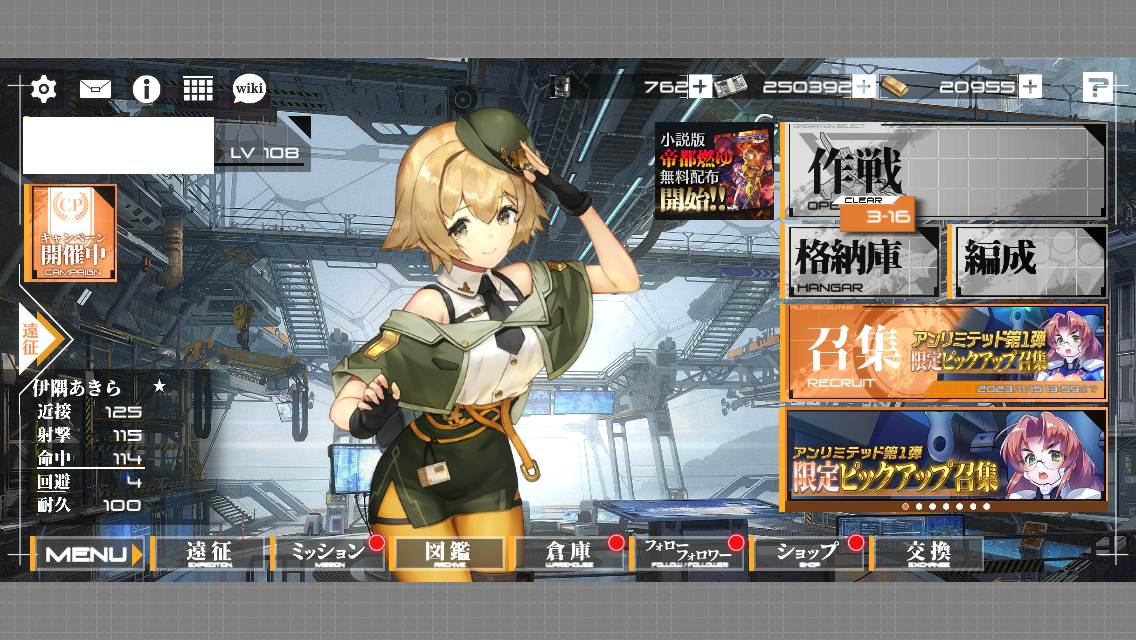
Task: Open the grid menu icon
Action: click(198, 89)
